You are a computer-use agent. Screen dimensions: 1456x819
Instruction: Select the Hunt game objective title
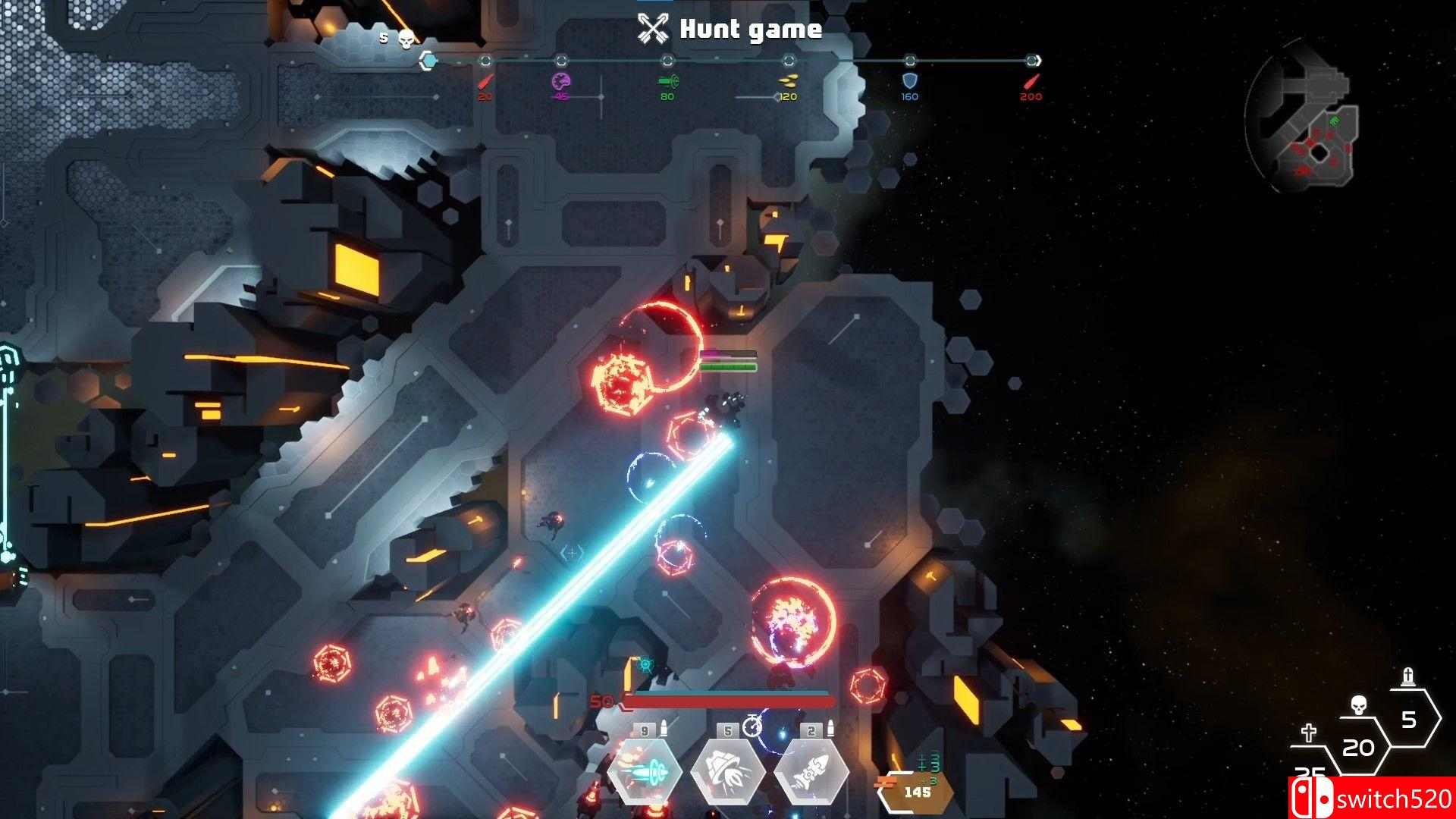tap(730, 29)
